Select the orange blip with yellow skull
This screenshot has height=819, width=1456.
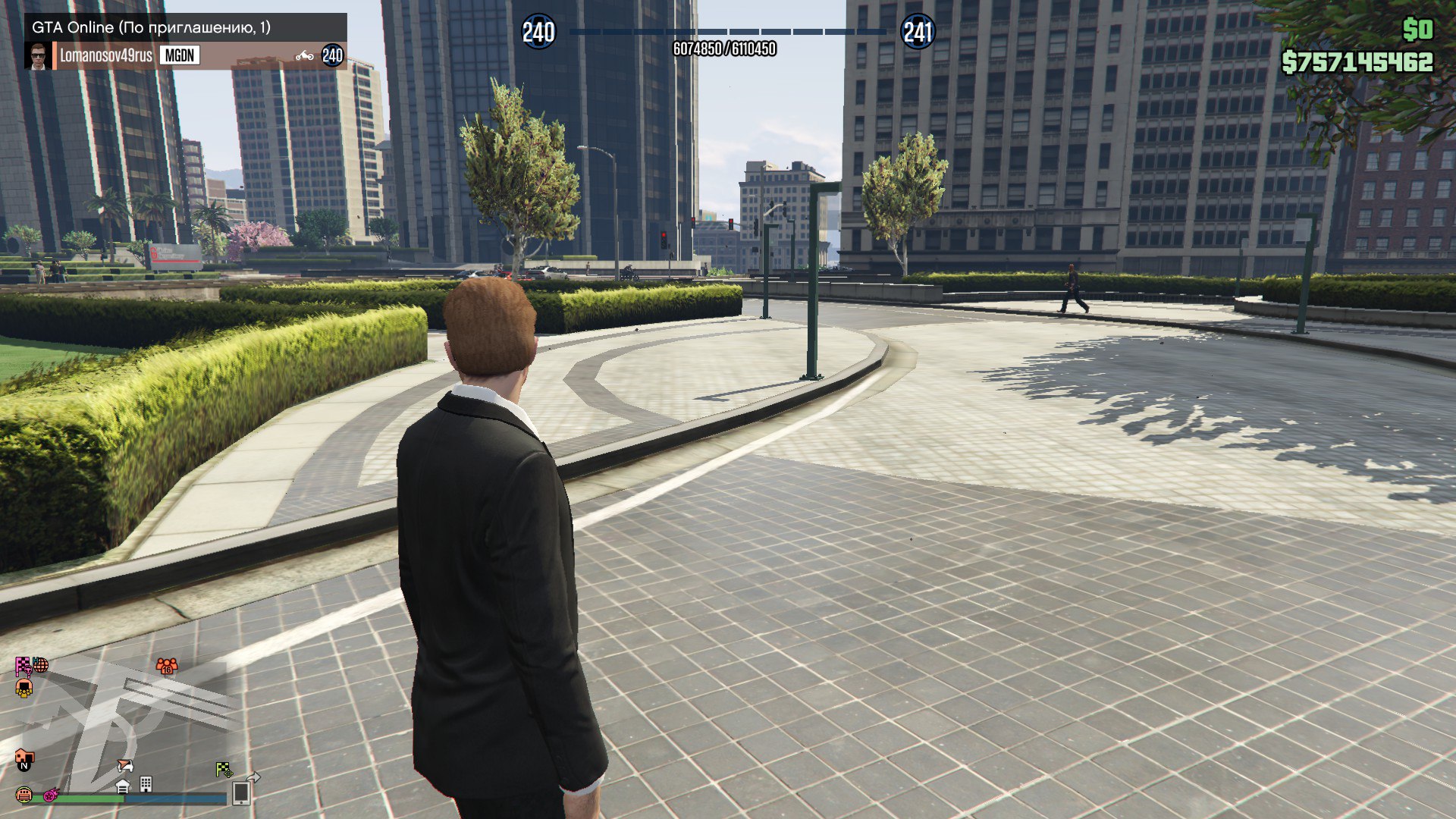click(24, 689)
